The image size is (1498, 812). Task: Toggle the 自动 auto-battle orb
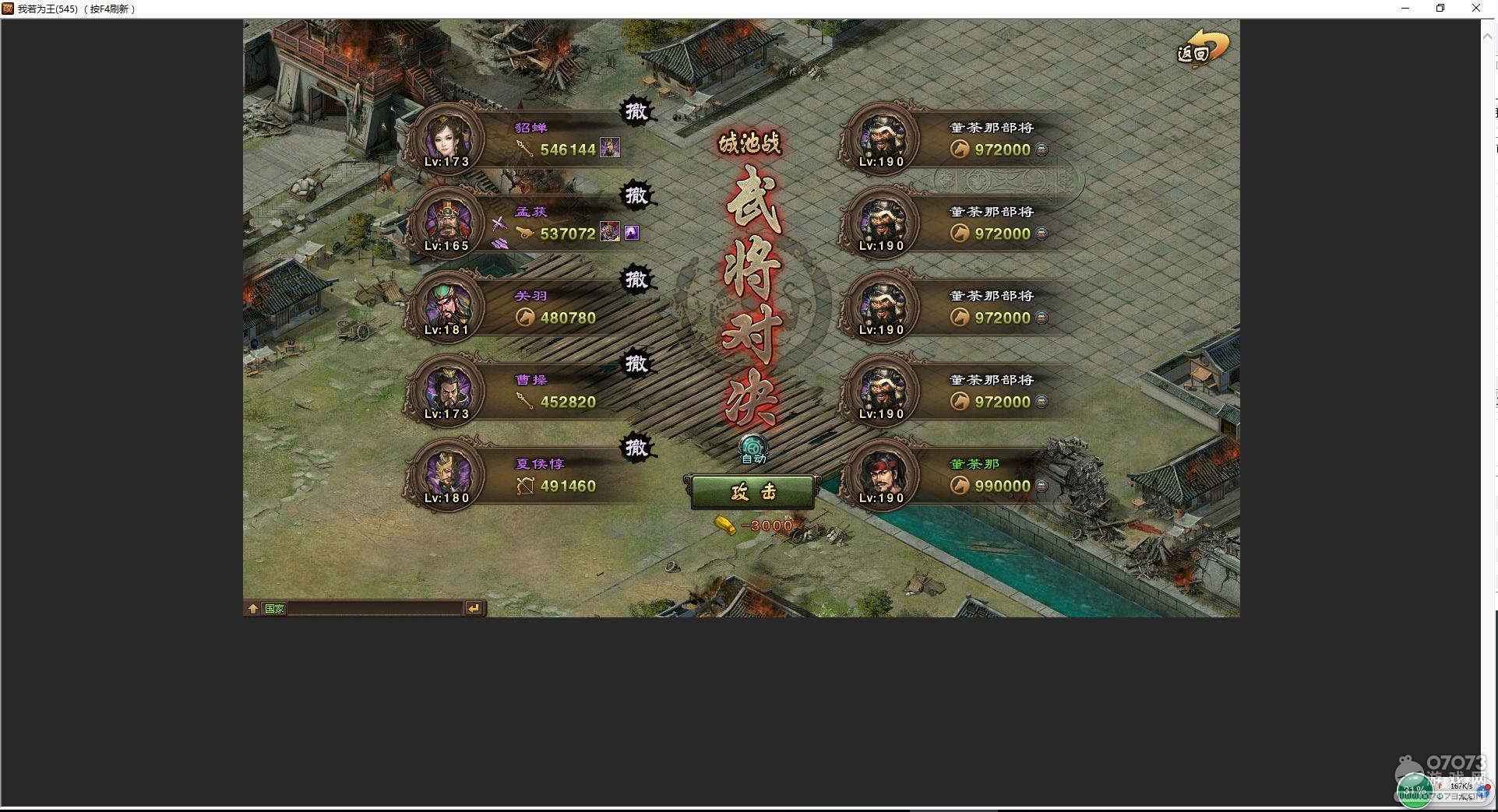tap(753, 448)
